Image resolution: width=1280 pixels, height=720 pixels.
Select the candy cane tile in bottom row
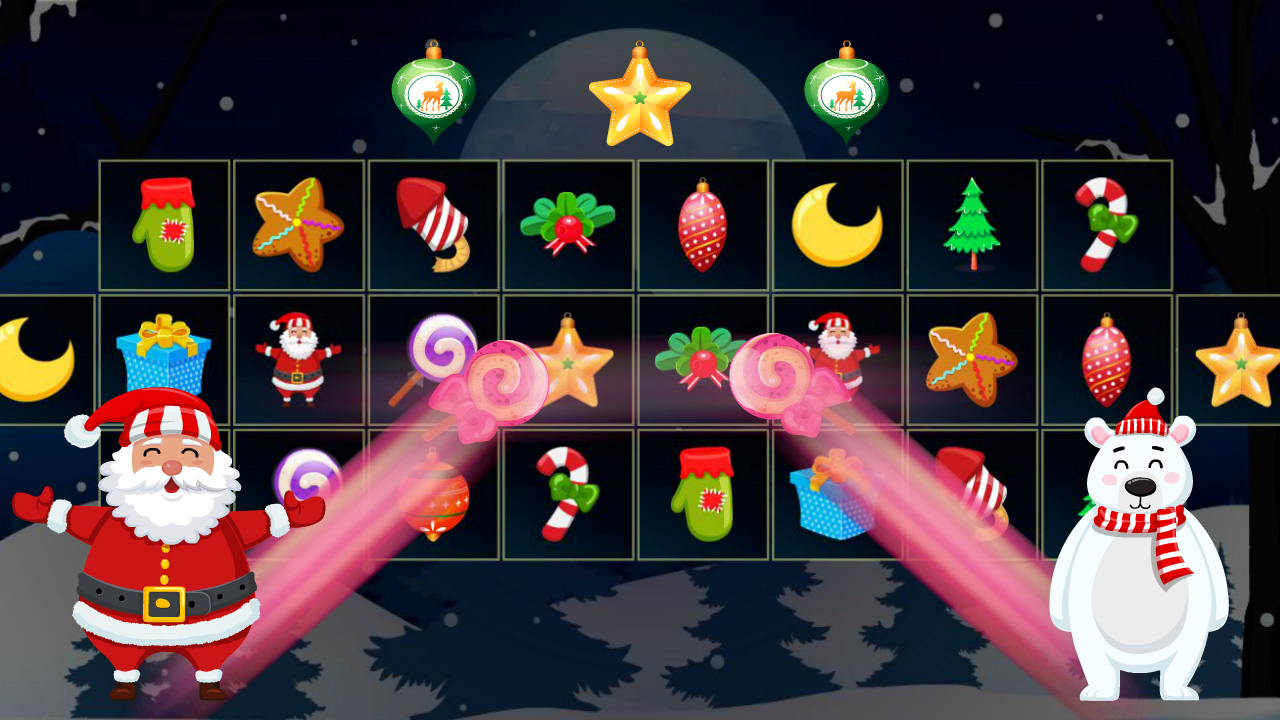pos(568,495)
